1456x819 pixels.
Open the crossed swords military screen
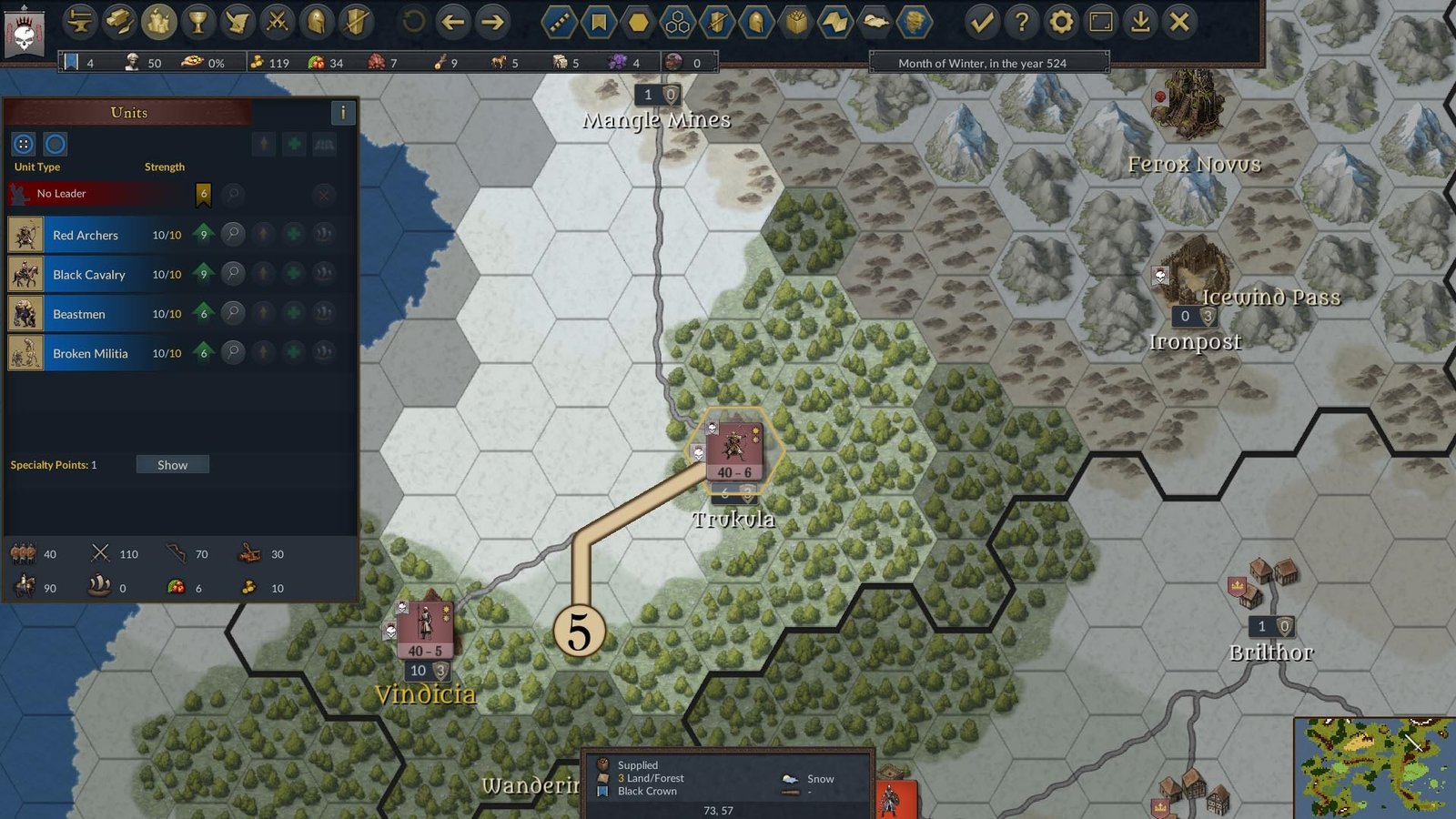[x=277, y=22]
